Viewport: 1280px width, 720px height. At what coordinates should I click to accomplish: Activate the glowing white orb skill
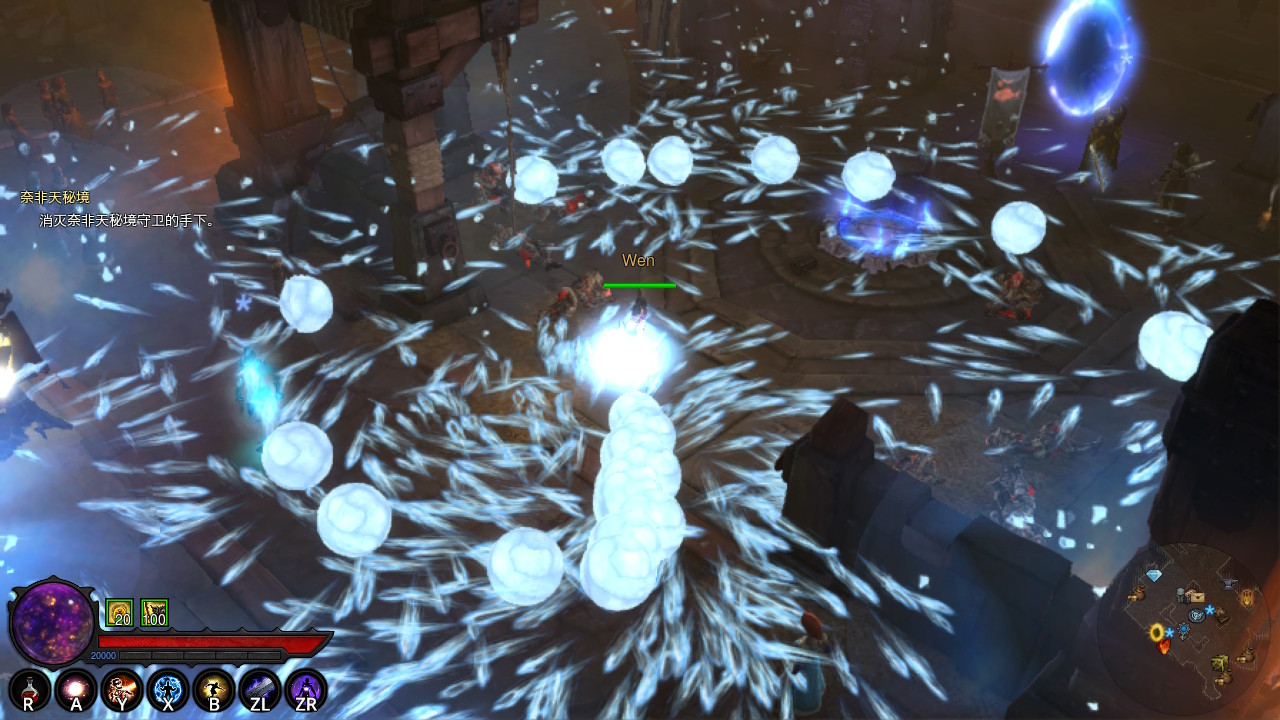75,689
